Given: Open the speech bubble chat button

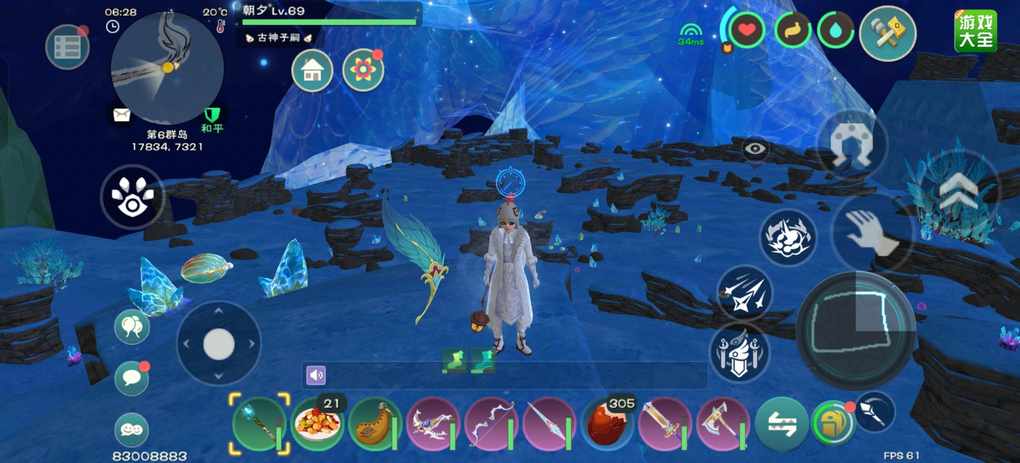Looking at the screenshot, I should point(132,378).
